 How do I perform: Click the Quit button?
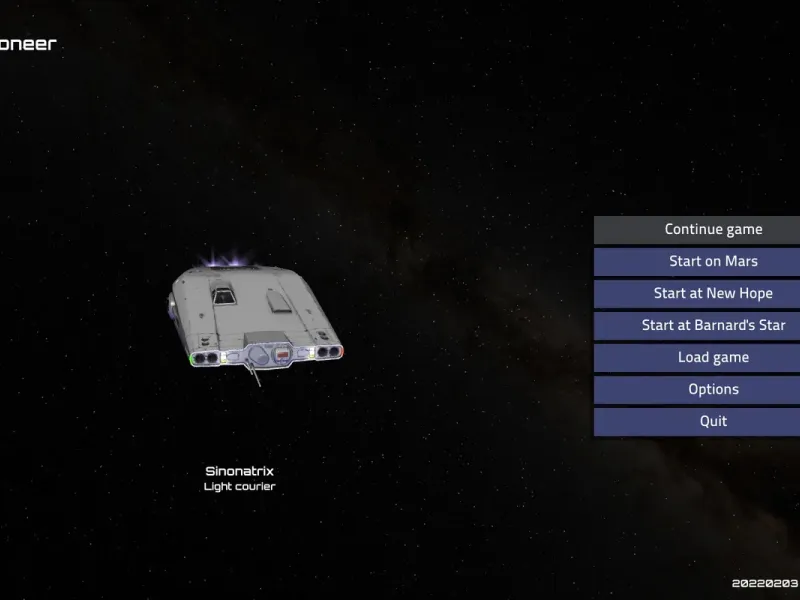pos(712,422)
